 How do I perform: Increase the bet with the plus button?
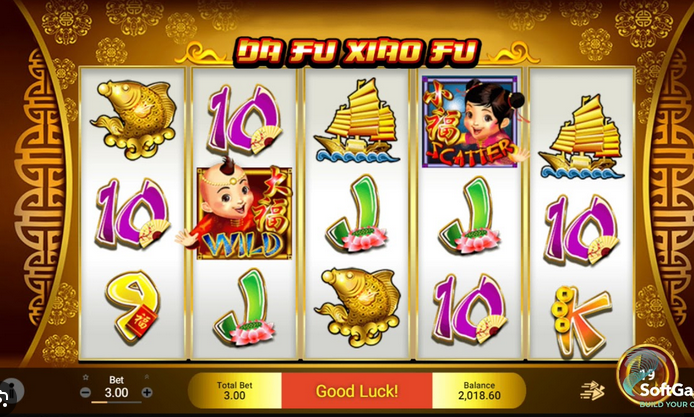tap(147, 392)
